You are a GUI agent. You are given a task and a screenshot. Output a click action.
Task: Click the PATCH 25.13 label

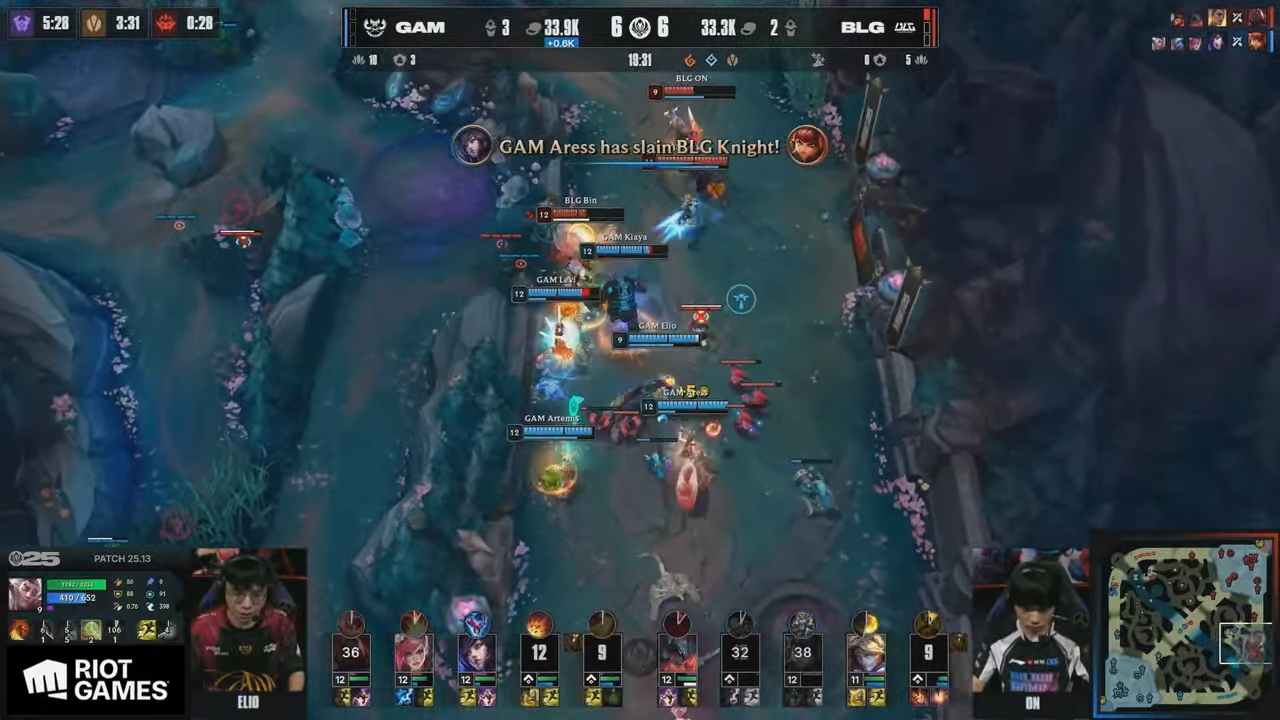[x=122, y=558]
